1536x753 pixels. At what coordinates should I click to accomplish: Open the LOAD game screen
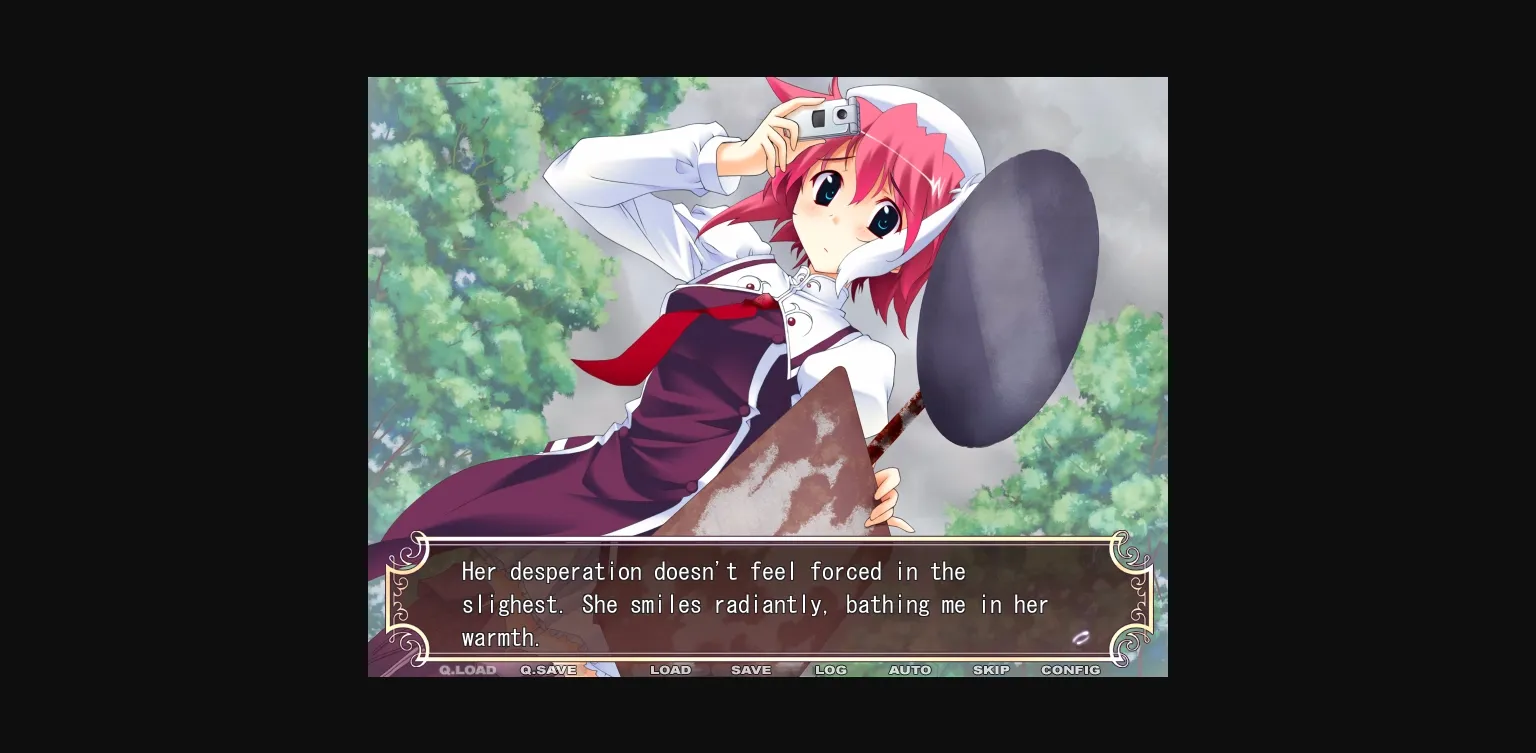[671, 670]
